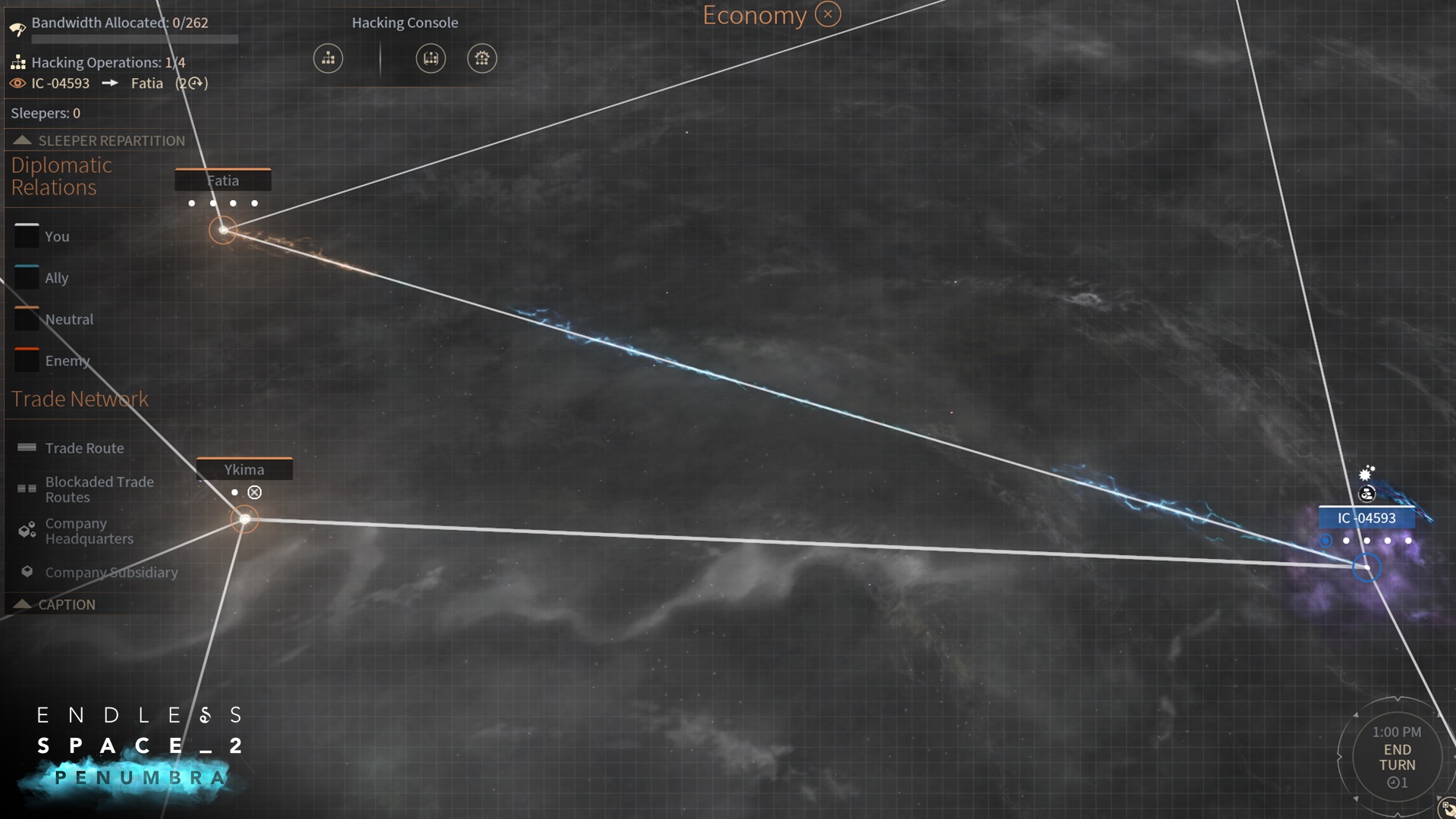
Task: Click the Fatia system node on map
Action: coord(223,230)
